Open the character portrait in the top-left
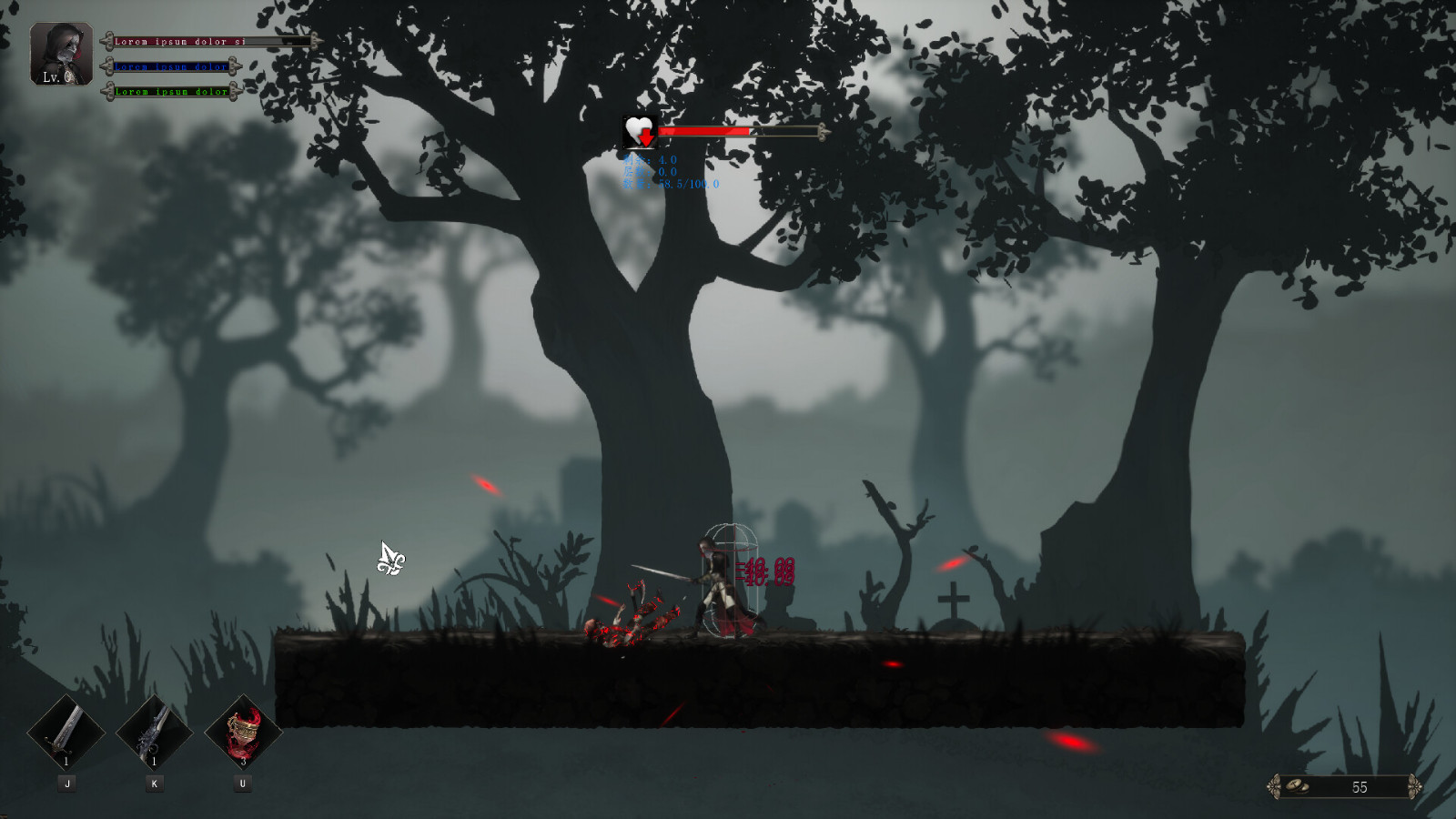 tap(60, 53)
